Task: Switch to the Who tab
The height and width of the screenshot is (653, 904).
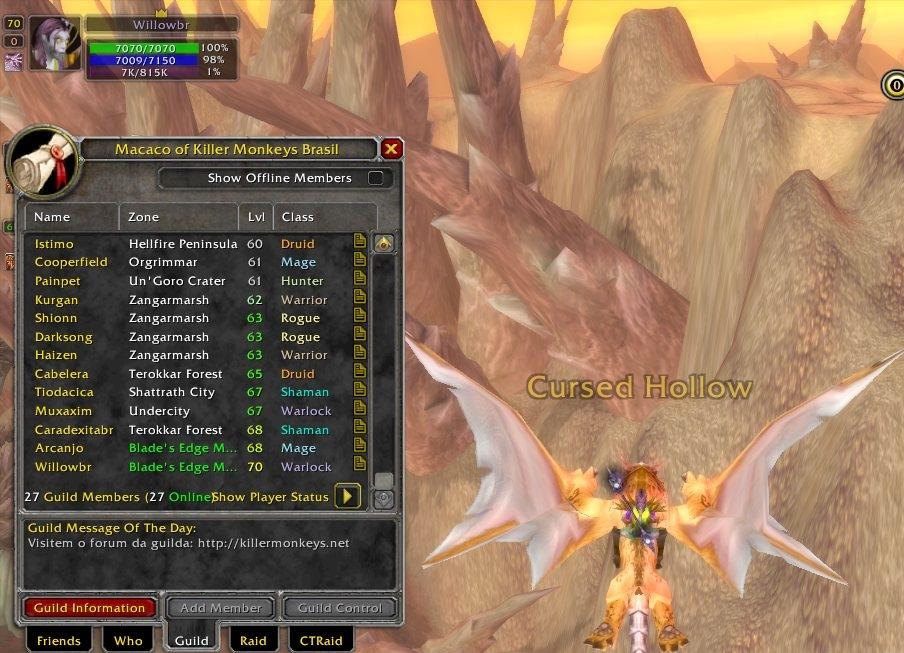Action: [x=128, y=640]
